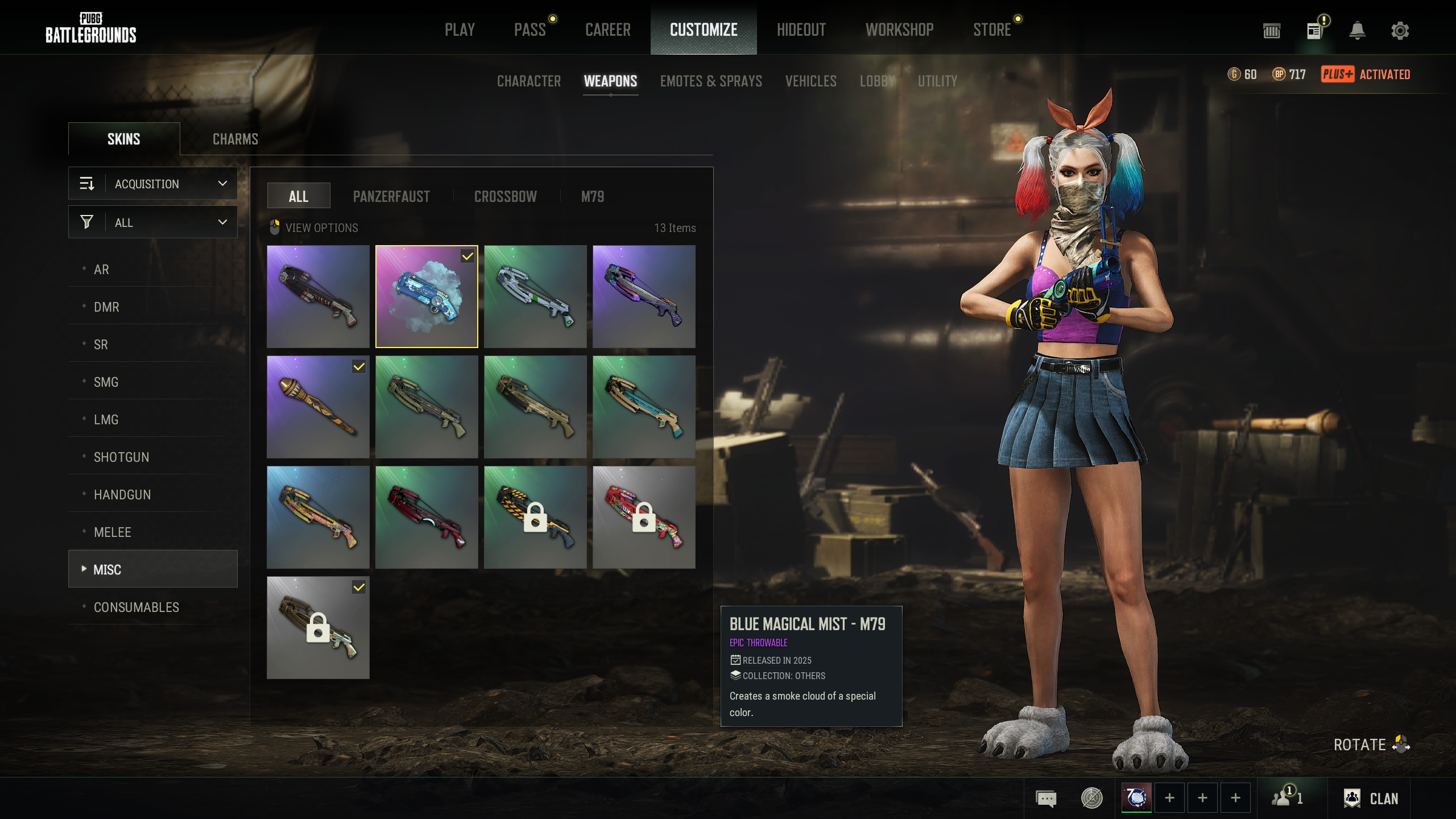
Task: Switch to the Charms tab
Action: [x=235, y=139]
